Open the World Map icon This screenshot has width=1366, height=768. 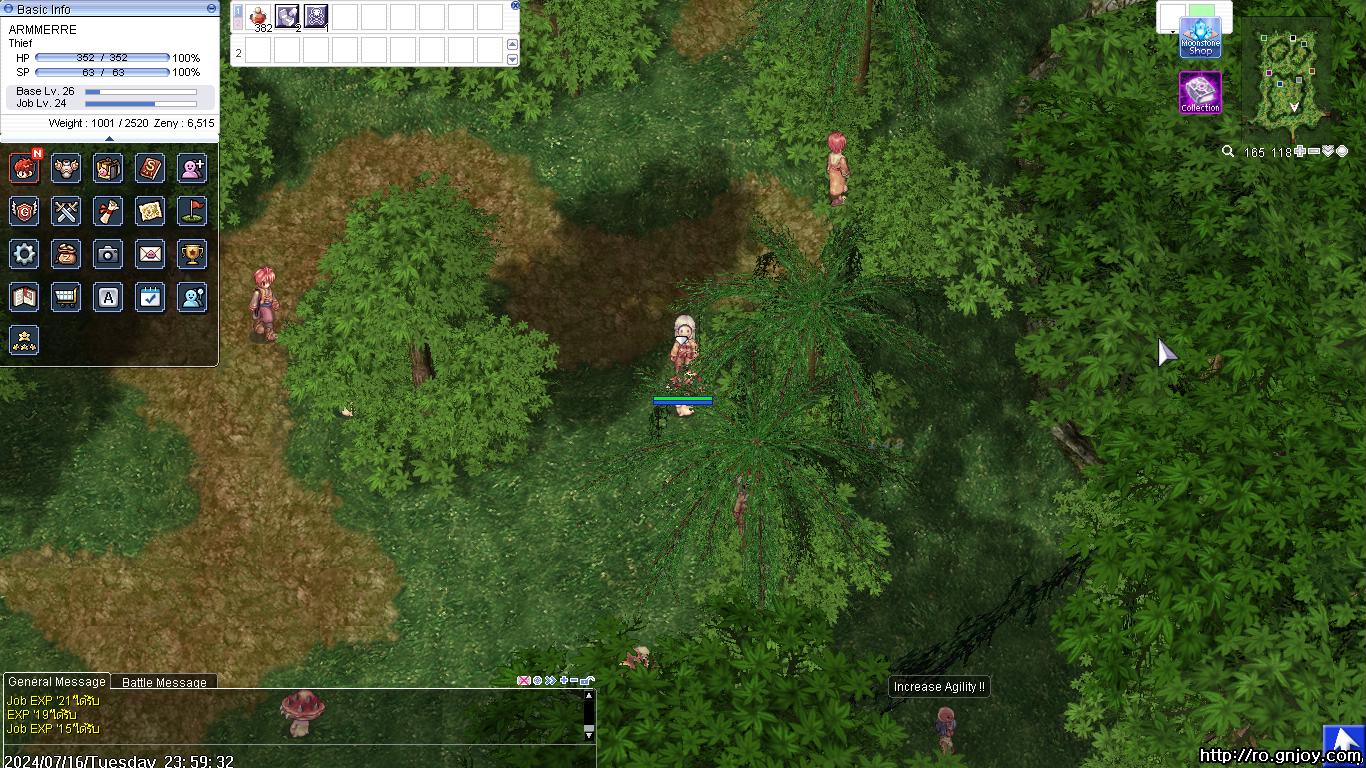coord(150,211)
